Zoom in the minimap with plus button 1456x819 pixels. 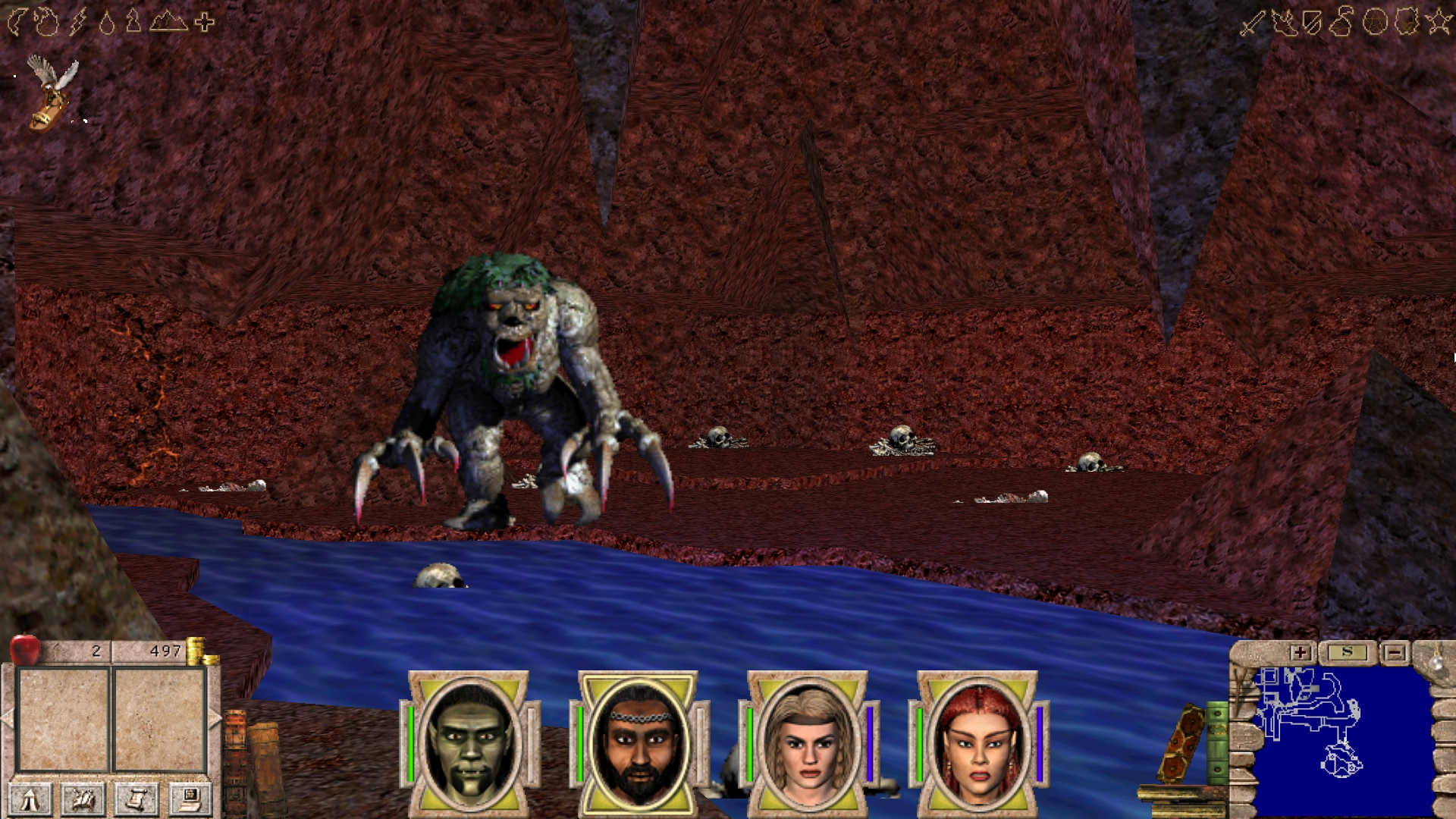tap(1301, 652)
